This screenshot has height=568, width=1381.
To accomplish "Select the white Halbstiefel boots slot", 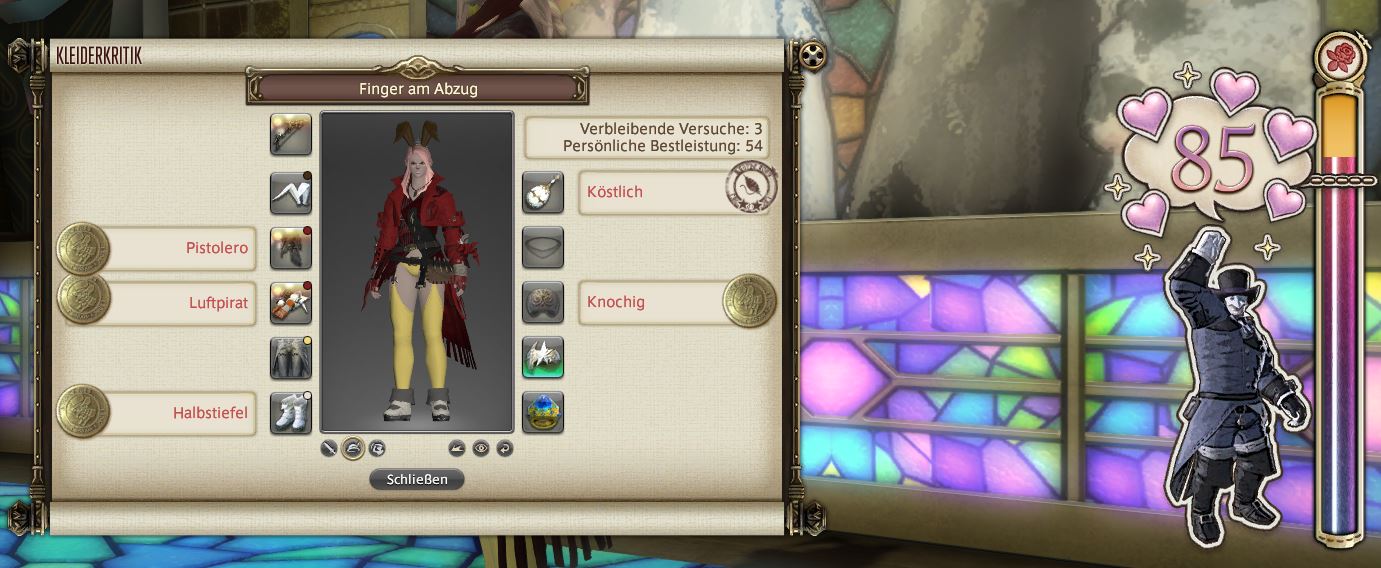I will (x=291, y=413).
